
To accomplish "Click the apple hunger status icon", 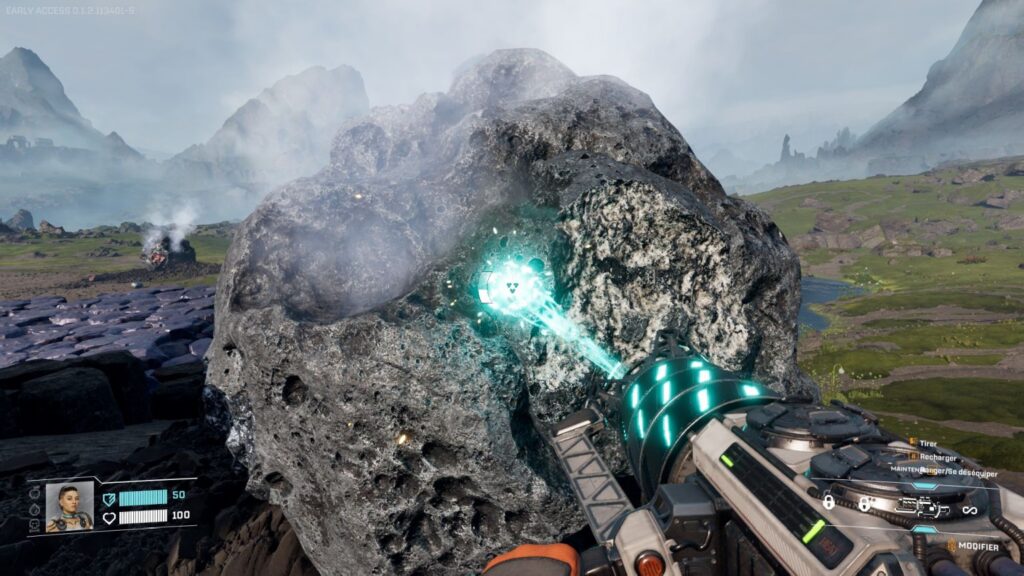I will coord(34,490).
